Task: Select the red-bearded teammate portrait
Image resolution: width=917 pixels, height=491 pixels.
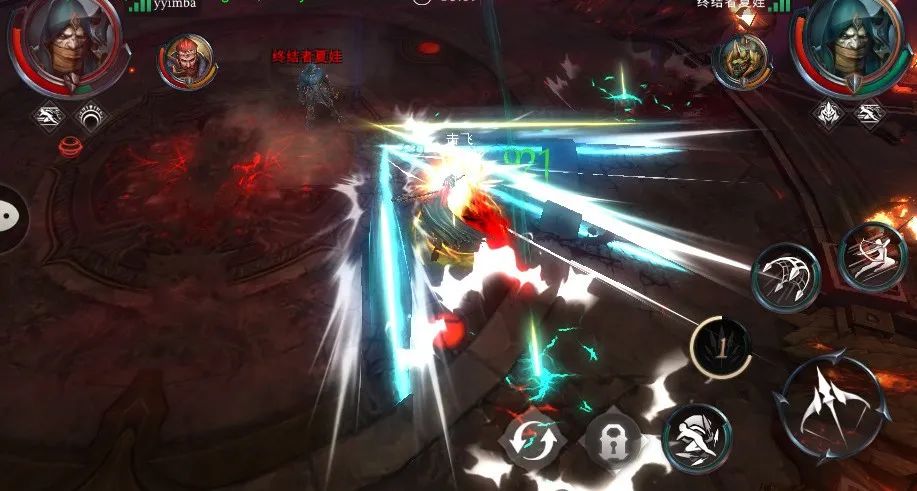Action: 186,60
